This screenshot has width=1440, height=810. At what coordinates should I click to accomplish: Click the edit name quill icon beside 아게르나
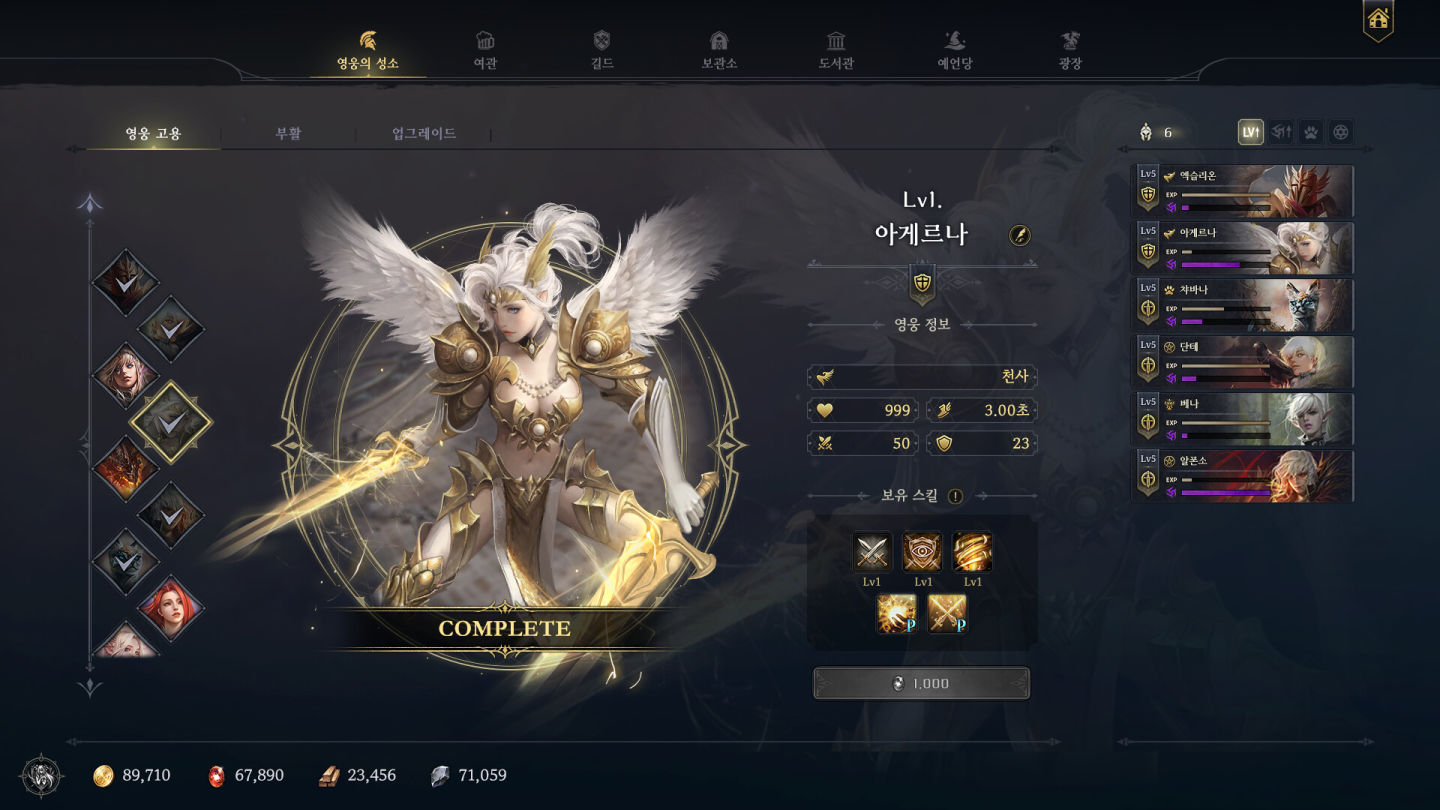1020,235
